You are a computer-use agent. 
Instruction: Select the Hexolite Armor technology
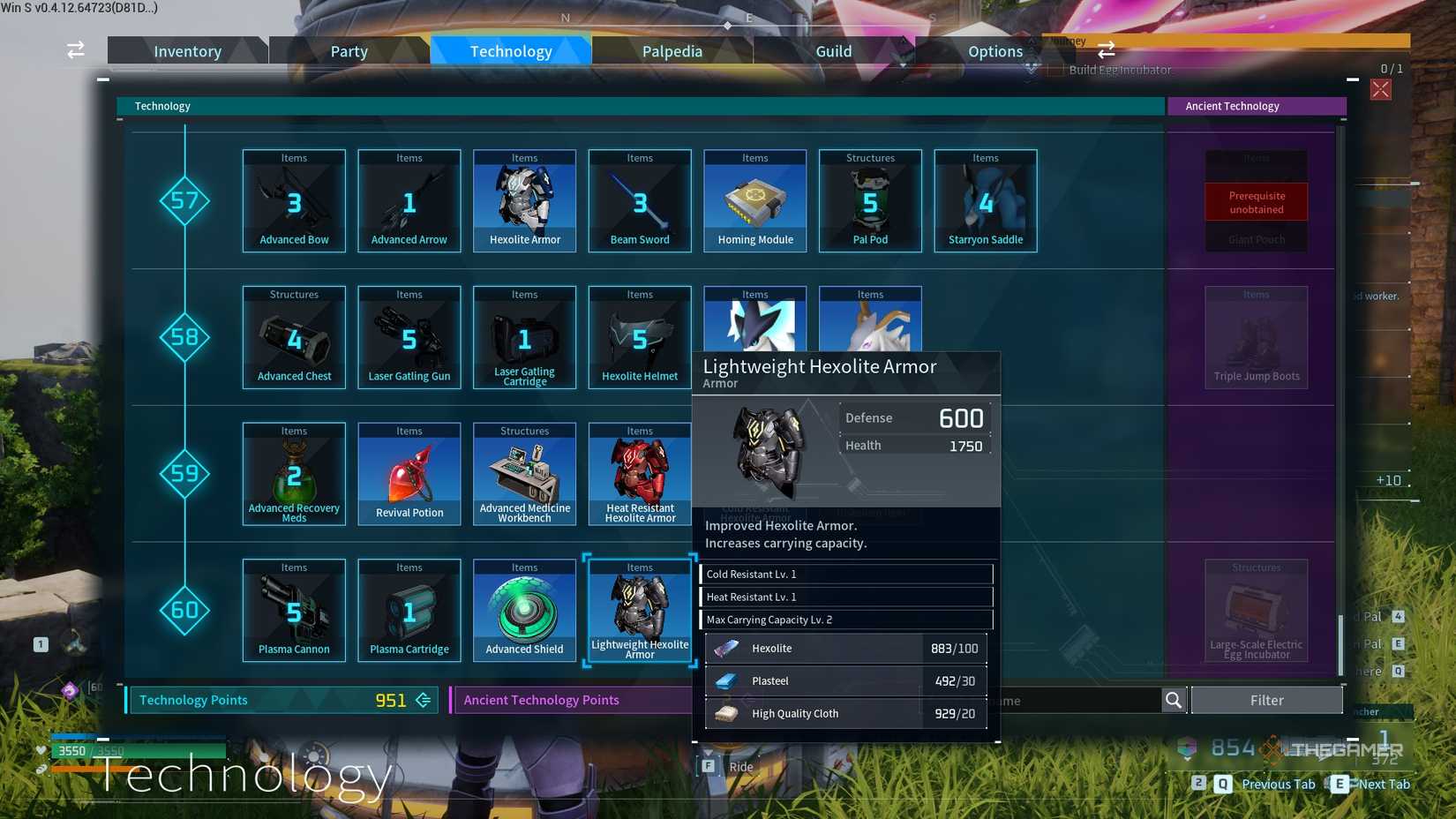(524, 201)
